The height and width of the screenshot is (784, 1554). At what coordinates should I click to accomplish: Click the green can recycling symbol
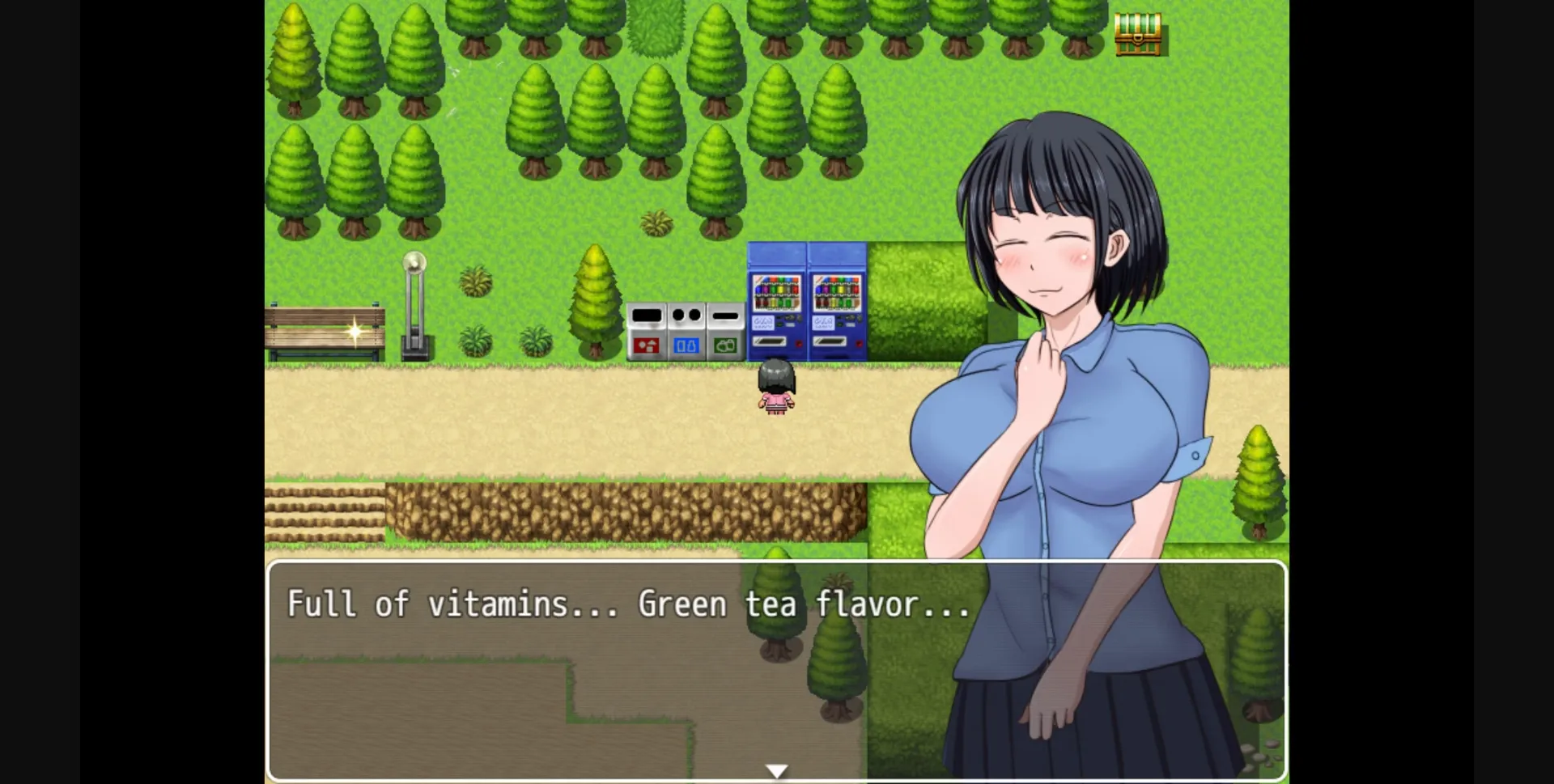coord(724,345)
